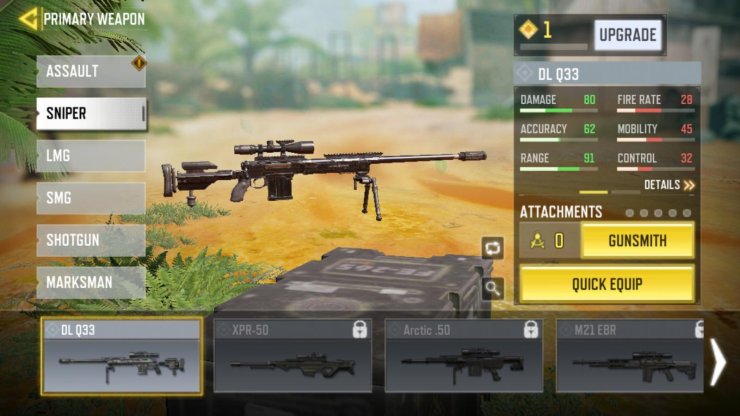
Task: Switch to the Assault category
Action: (x=90, y=72)
